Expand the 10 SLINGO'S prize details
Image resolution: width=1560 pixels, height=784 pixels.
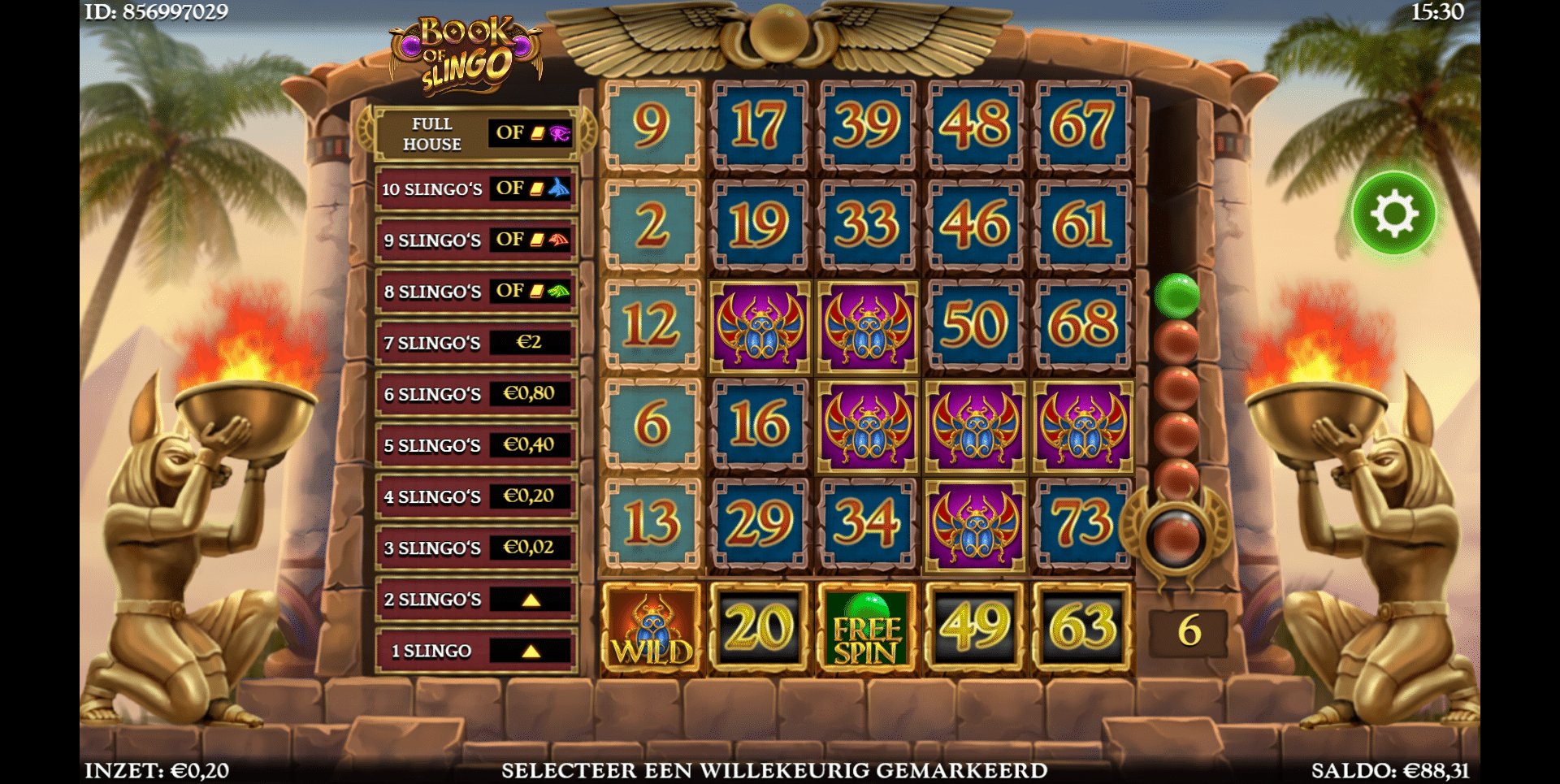click(x=475, y=188)
